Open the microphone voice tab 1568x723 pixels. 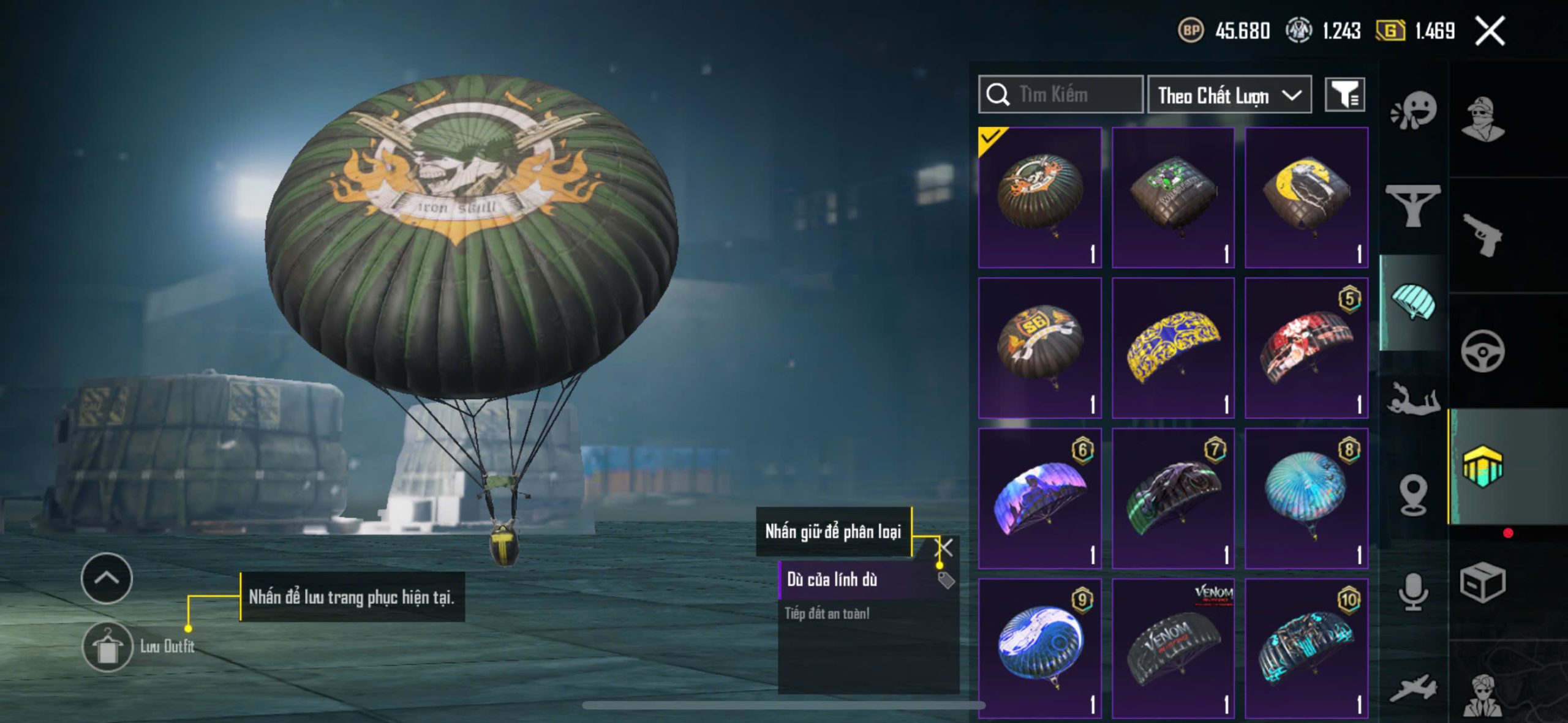[x=1413, y=592]
